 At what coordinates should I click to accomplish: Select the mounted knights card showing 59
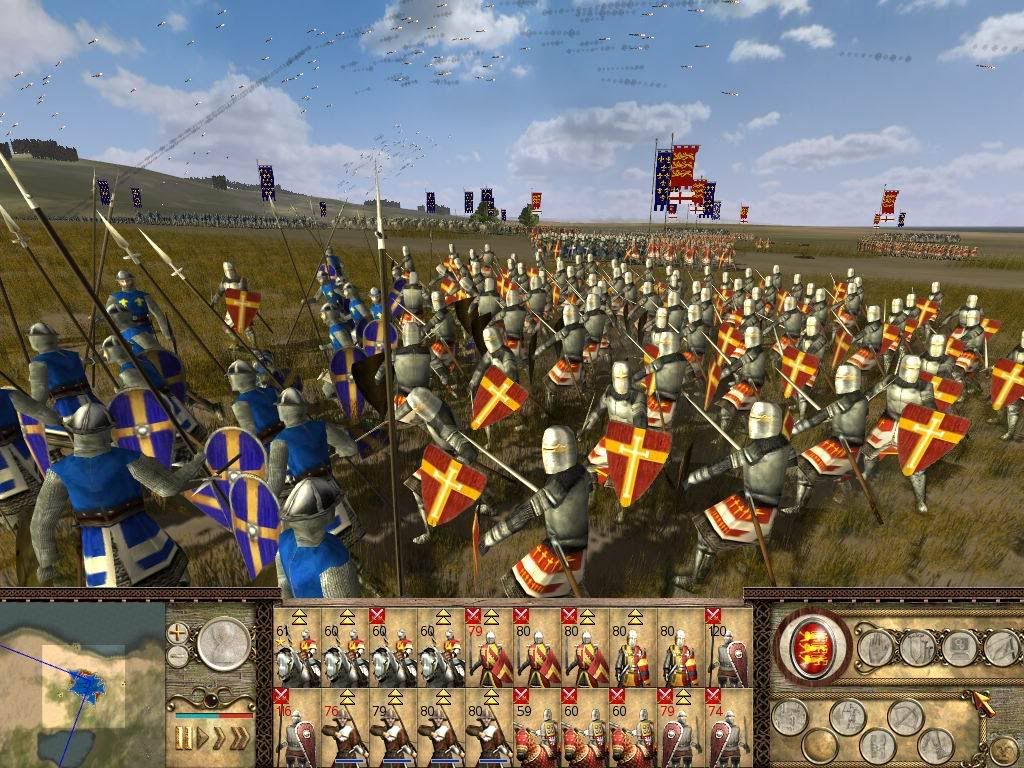click(536, 727)
